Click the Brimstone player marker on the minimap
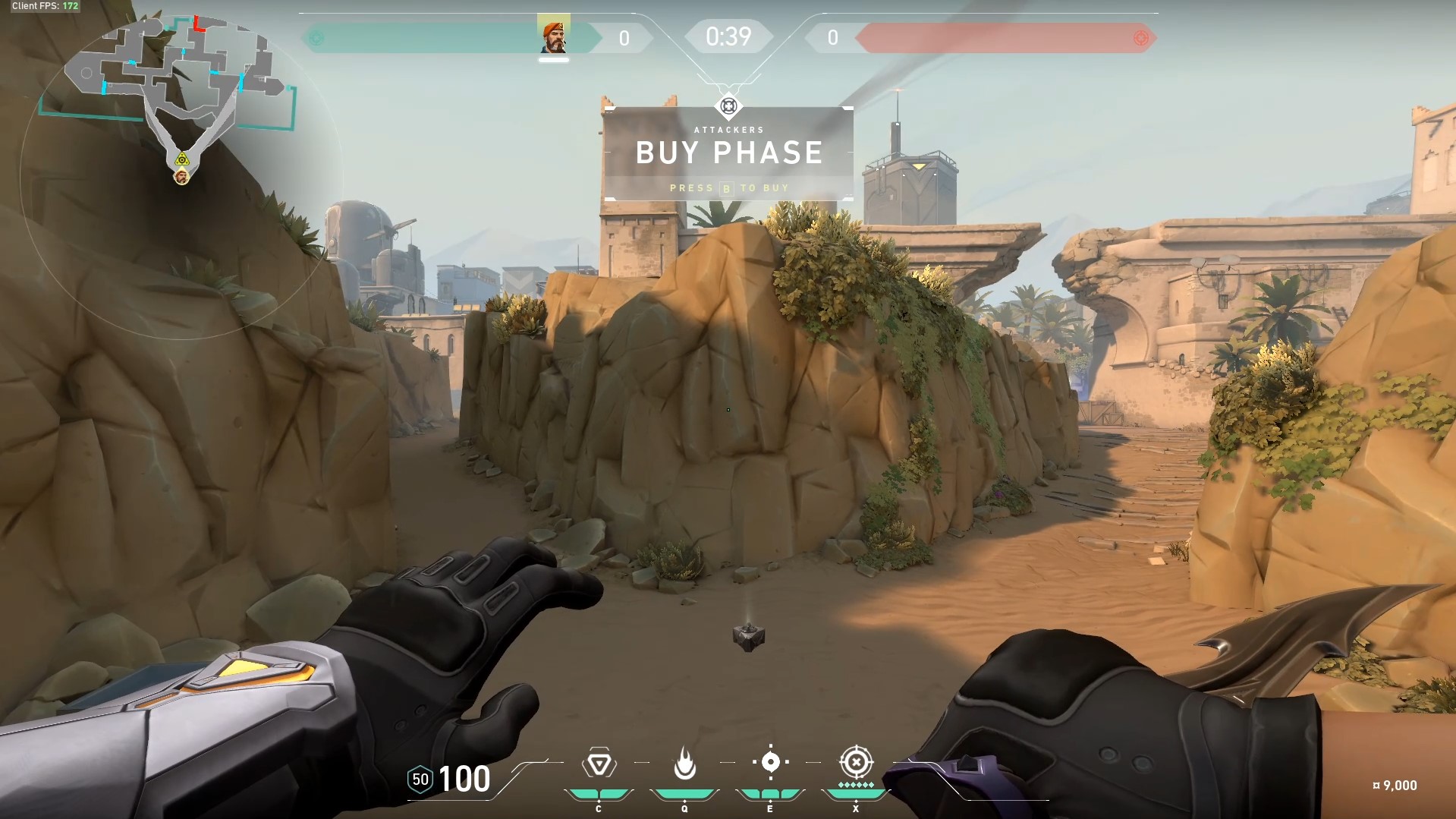1456x819 pixels. [x=181, y=177]
